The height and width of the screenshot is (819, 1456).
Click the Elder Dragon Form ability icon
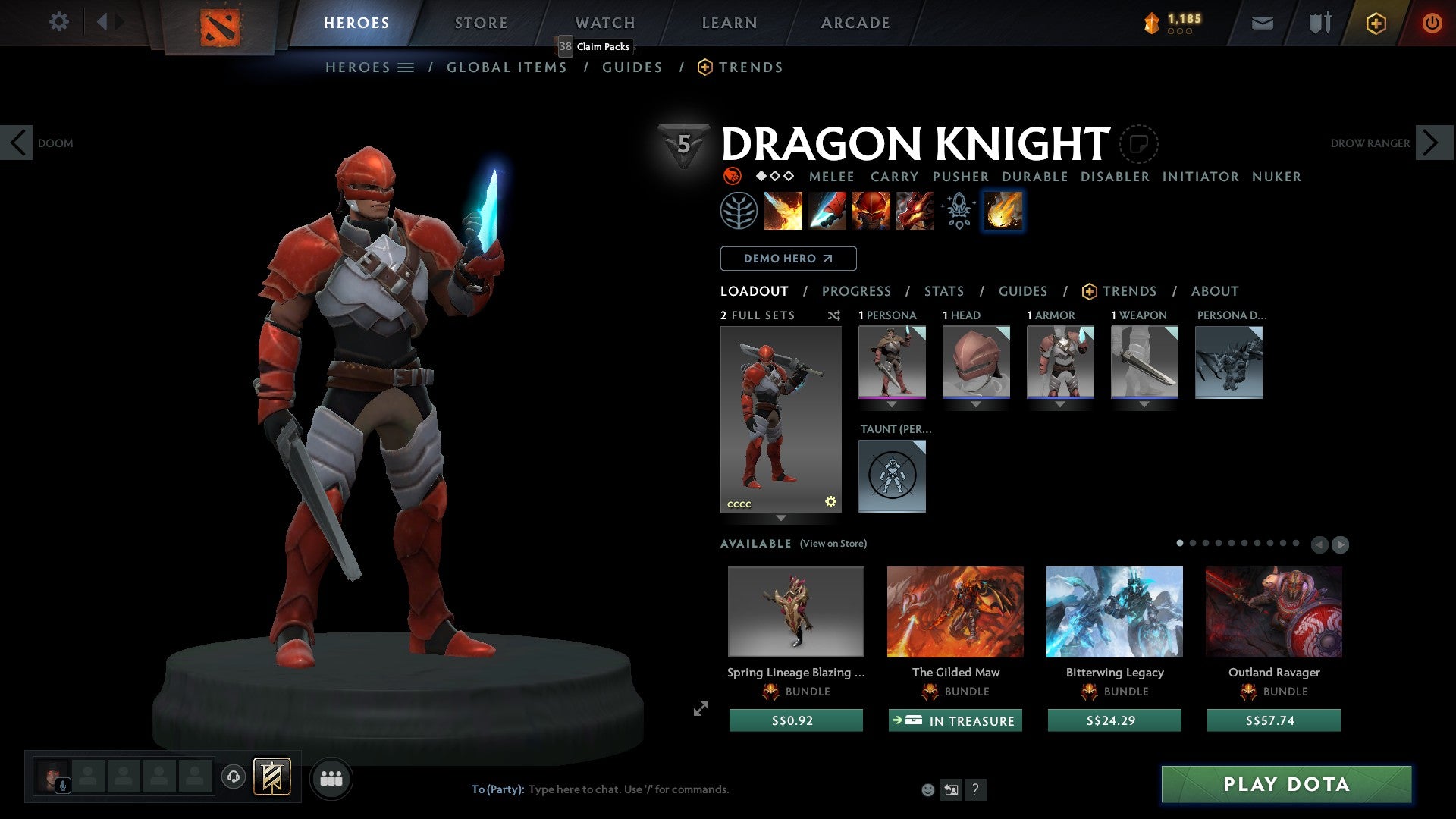915,211
